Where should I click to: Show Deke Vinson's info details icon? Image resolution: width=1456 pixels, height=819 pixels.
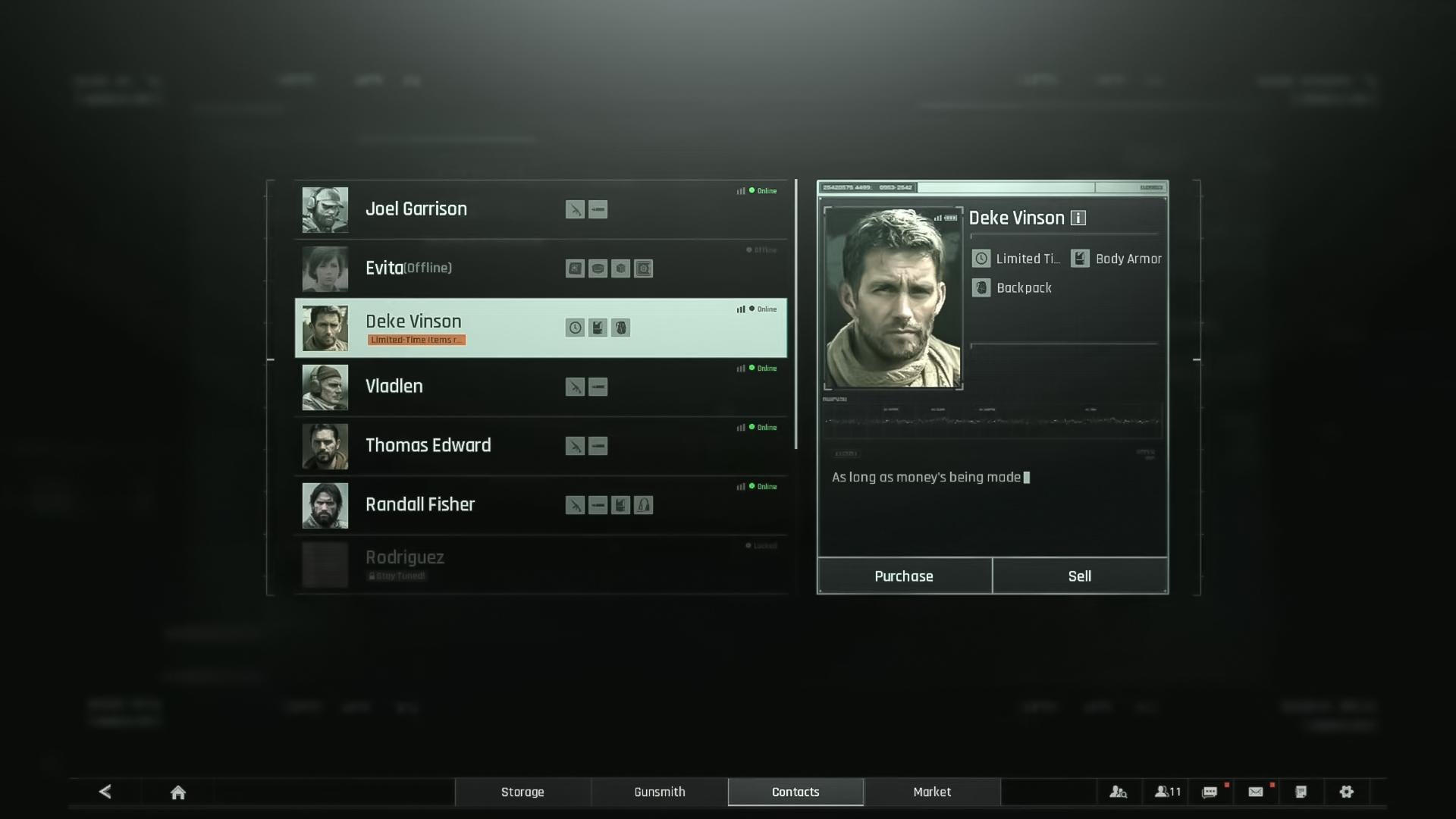(x=1078, y=218)
